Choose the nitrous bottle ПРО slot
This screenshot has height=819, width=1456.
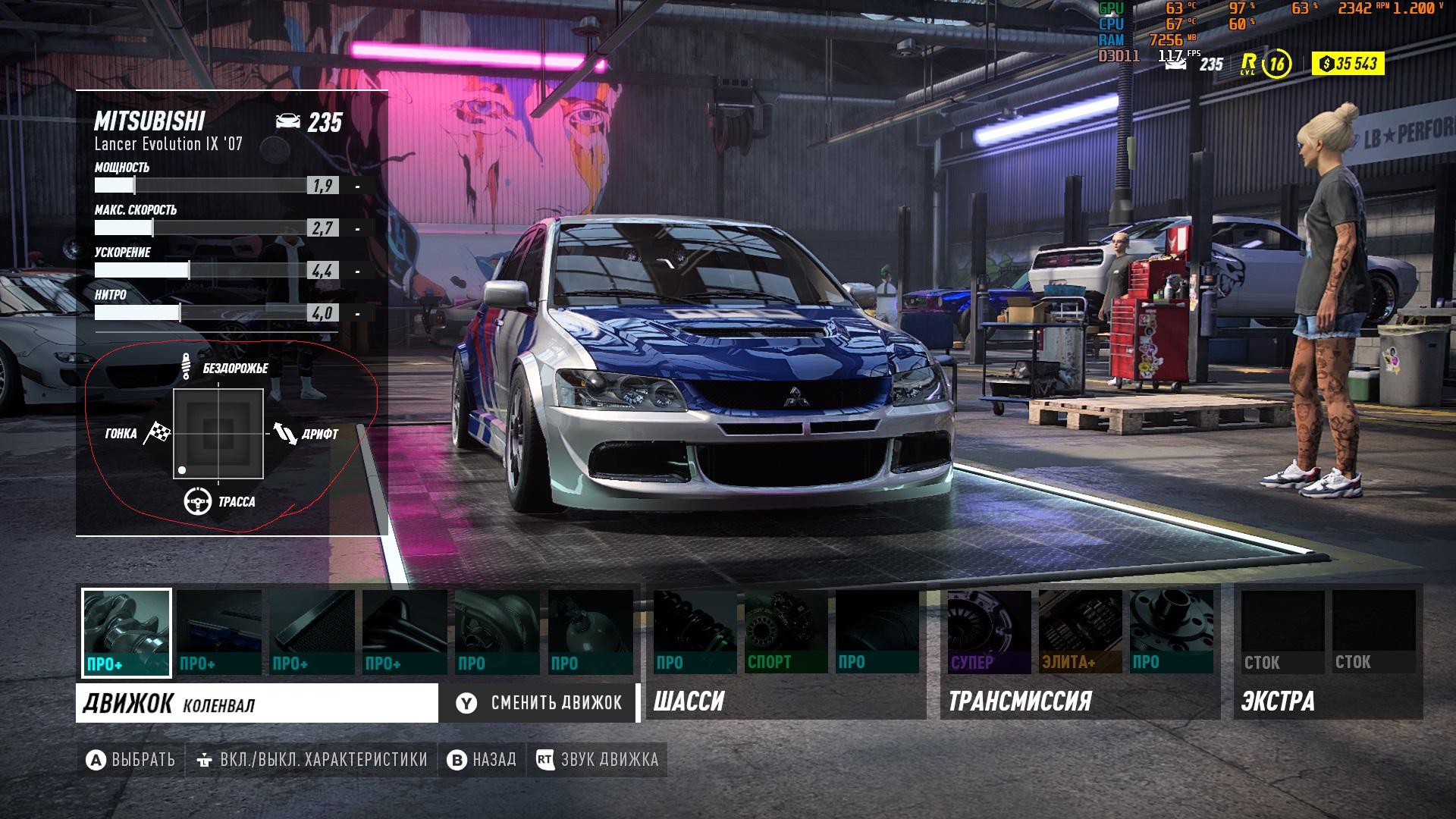(591, 632)
